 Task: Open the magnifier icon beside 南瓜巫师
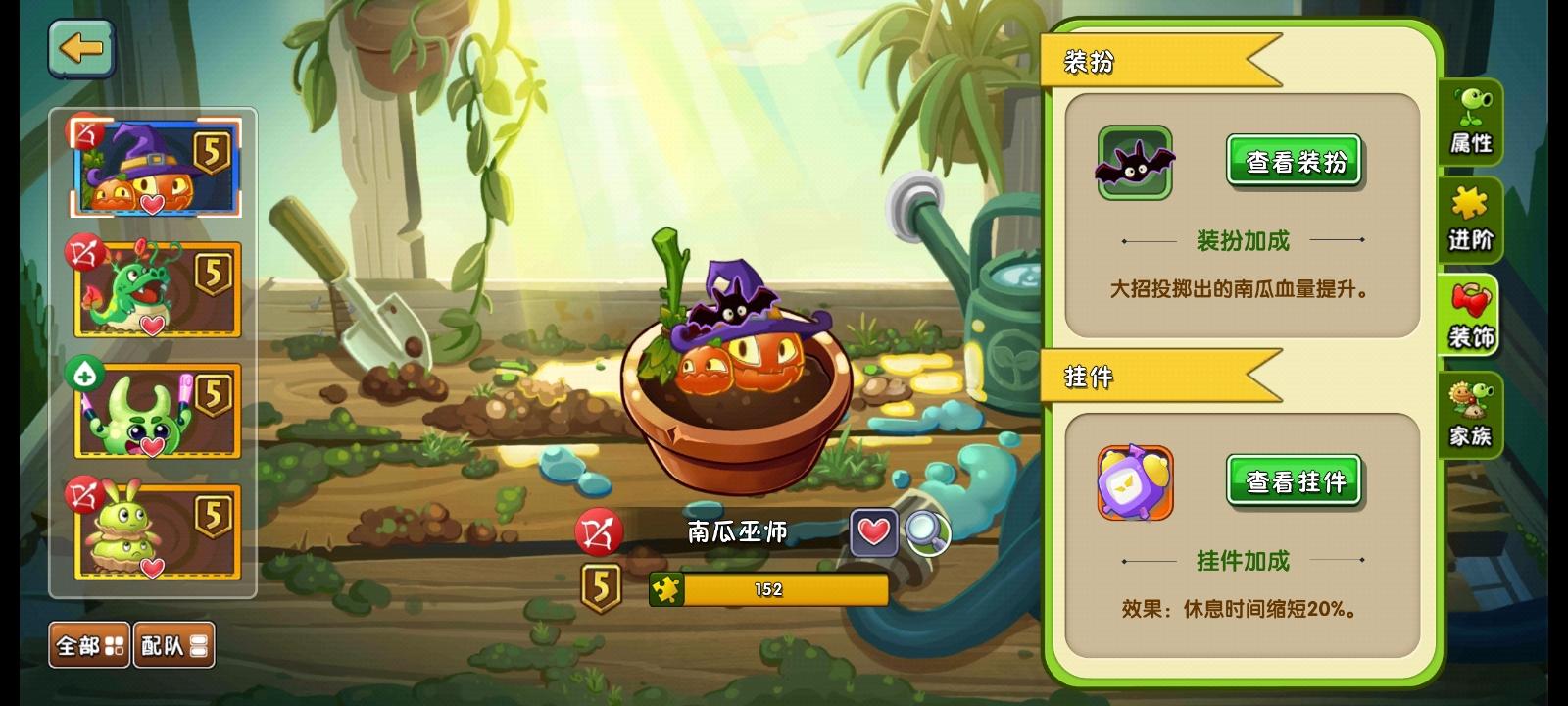tap(925, 533)
